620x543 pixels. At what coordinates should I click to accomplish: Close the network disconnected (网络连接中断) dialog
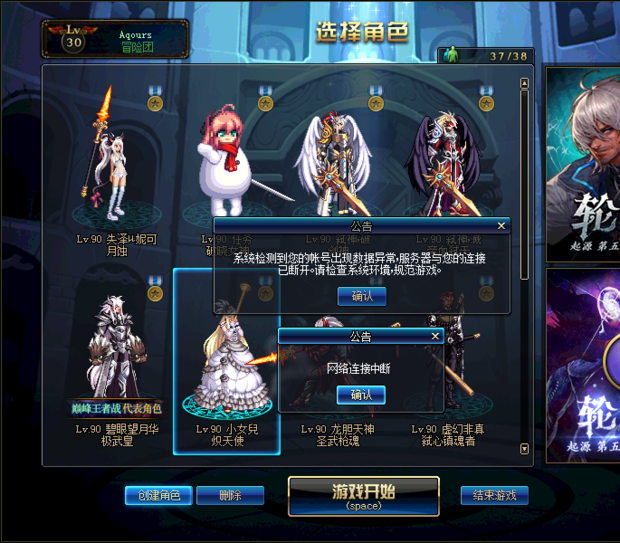click(435, 337)
